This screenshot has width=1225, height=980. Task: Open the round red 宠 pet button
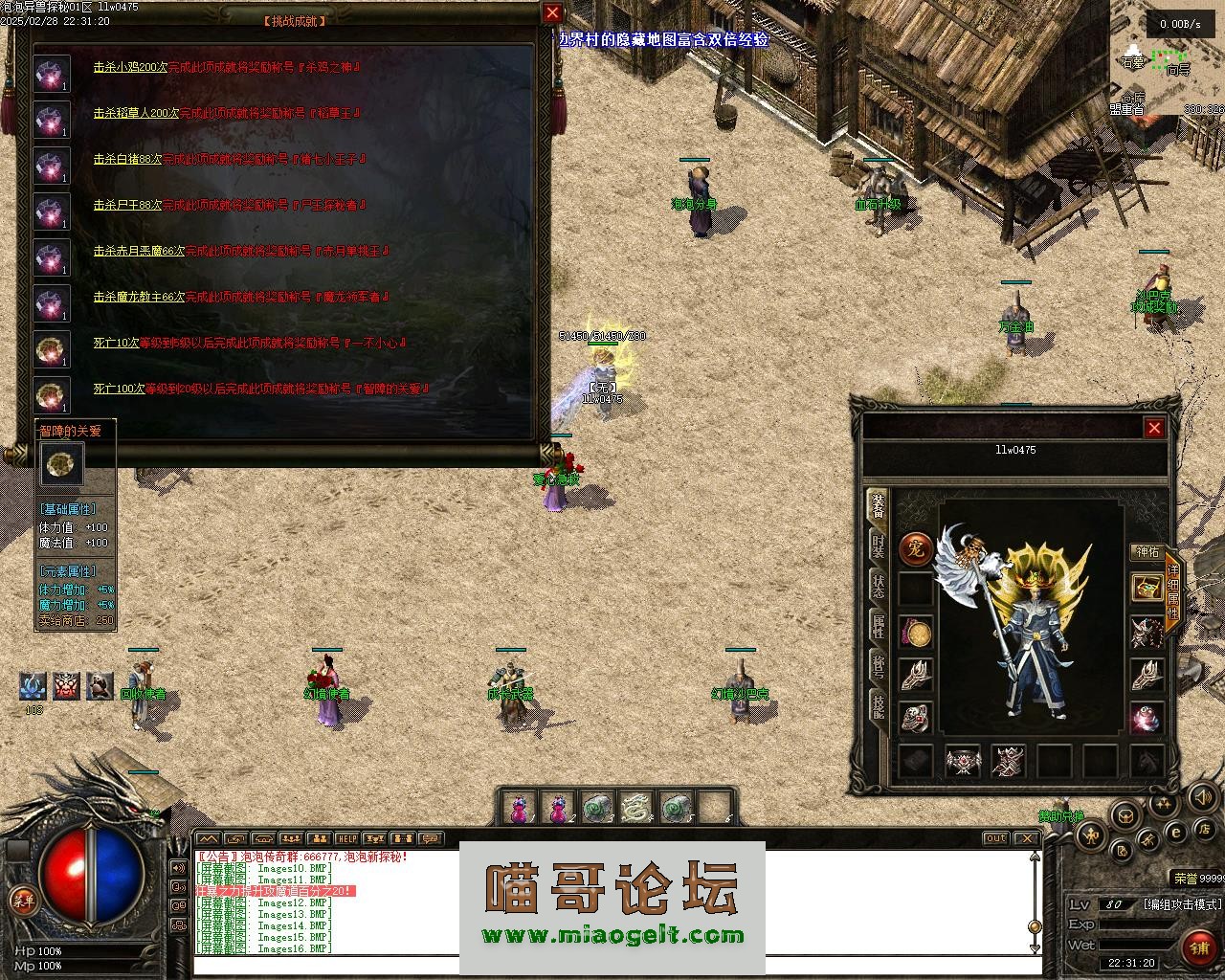916,549
